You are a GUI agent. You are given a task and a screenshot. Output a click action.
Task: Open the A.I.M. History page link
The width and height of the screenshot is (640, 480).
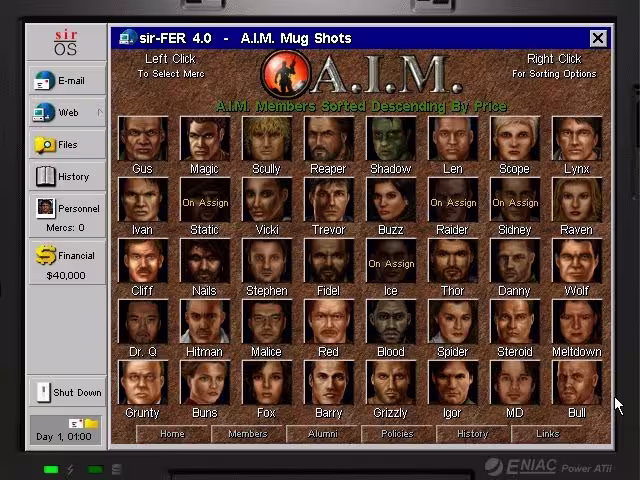click(472, 434)
